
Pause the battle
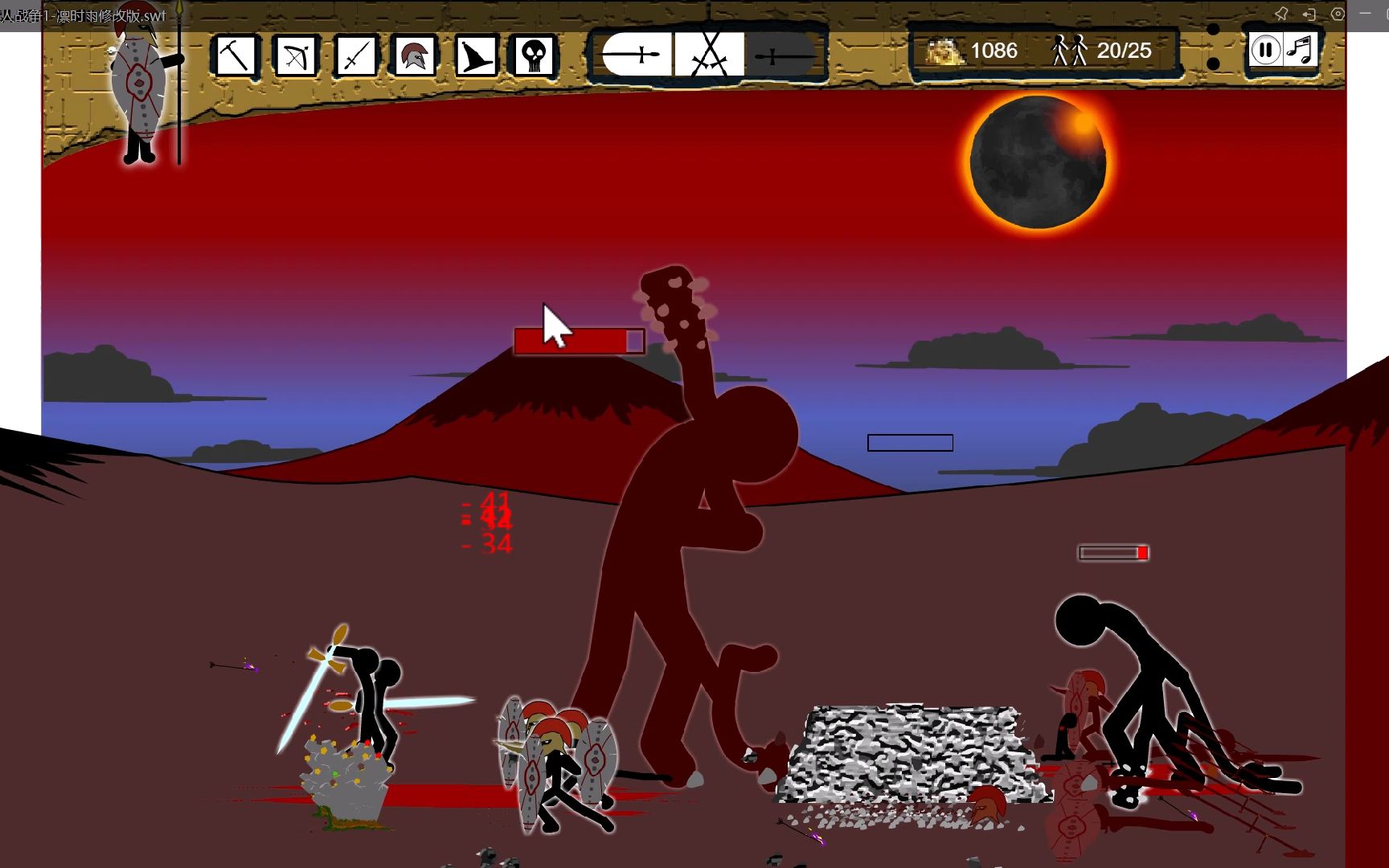pyautogui.click(x=1264, y=51)
